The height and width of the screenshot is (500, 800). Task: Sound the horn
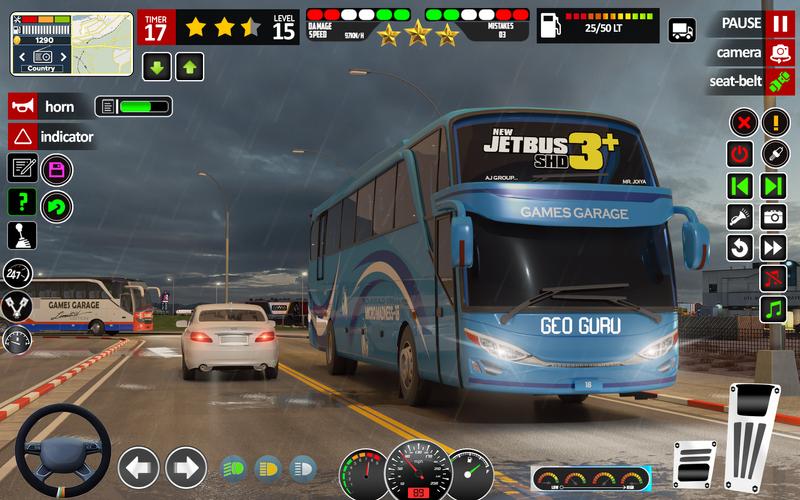(x=22, y=106)
